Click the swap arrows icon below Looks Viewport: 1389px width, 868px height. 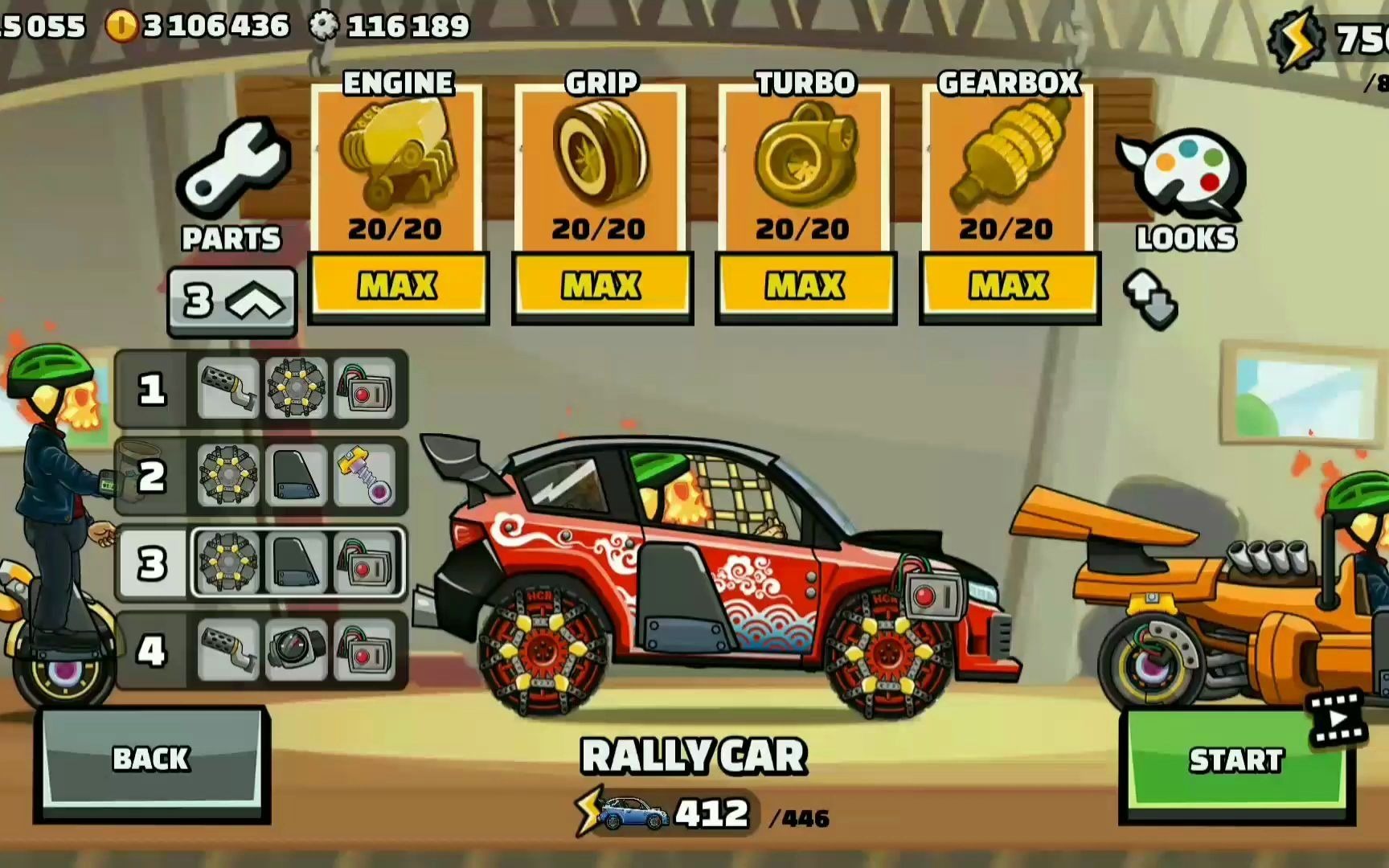point(1151,299)
